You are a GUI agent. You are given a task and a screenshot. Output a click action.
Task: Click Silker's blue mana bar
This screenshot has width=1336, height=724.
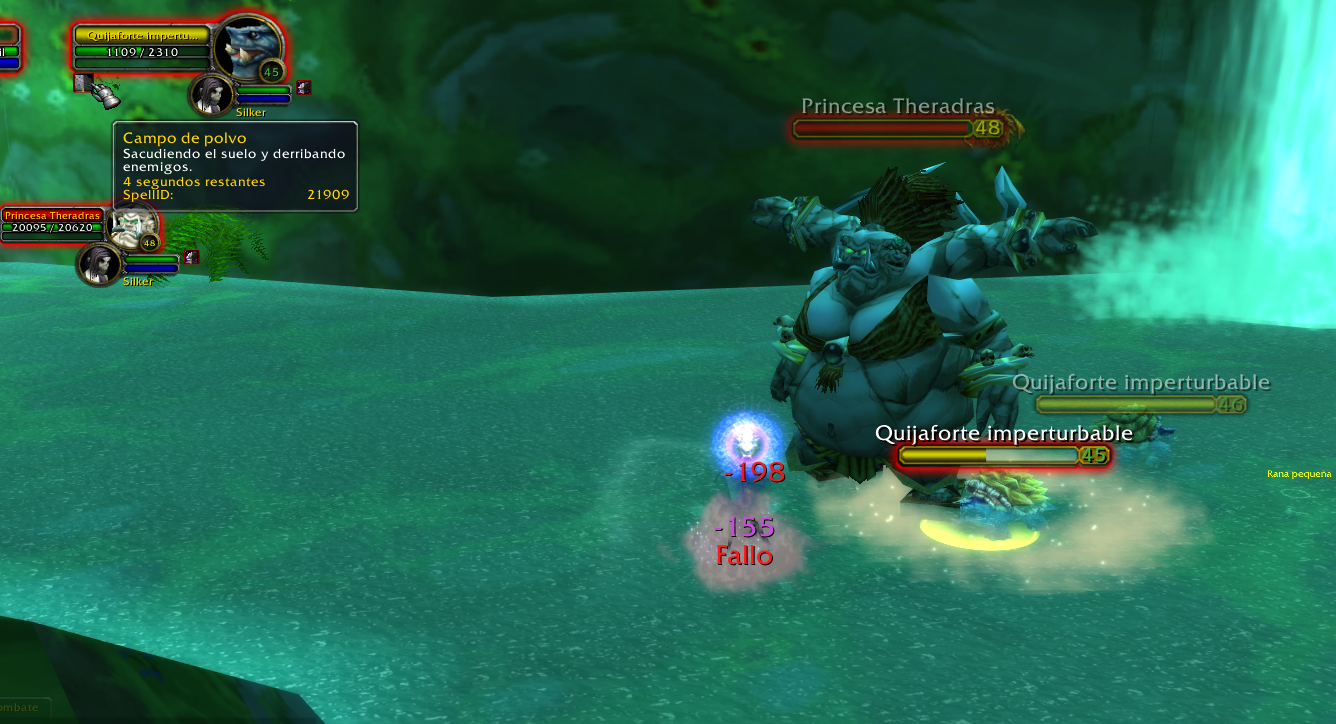pyautogui.click(x=261, y=99)
